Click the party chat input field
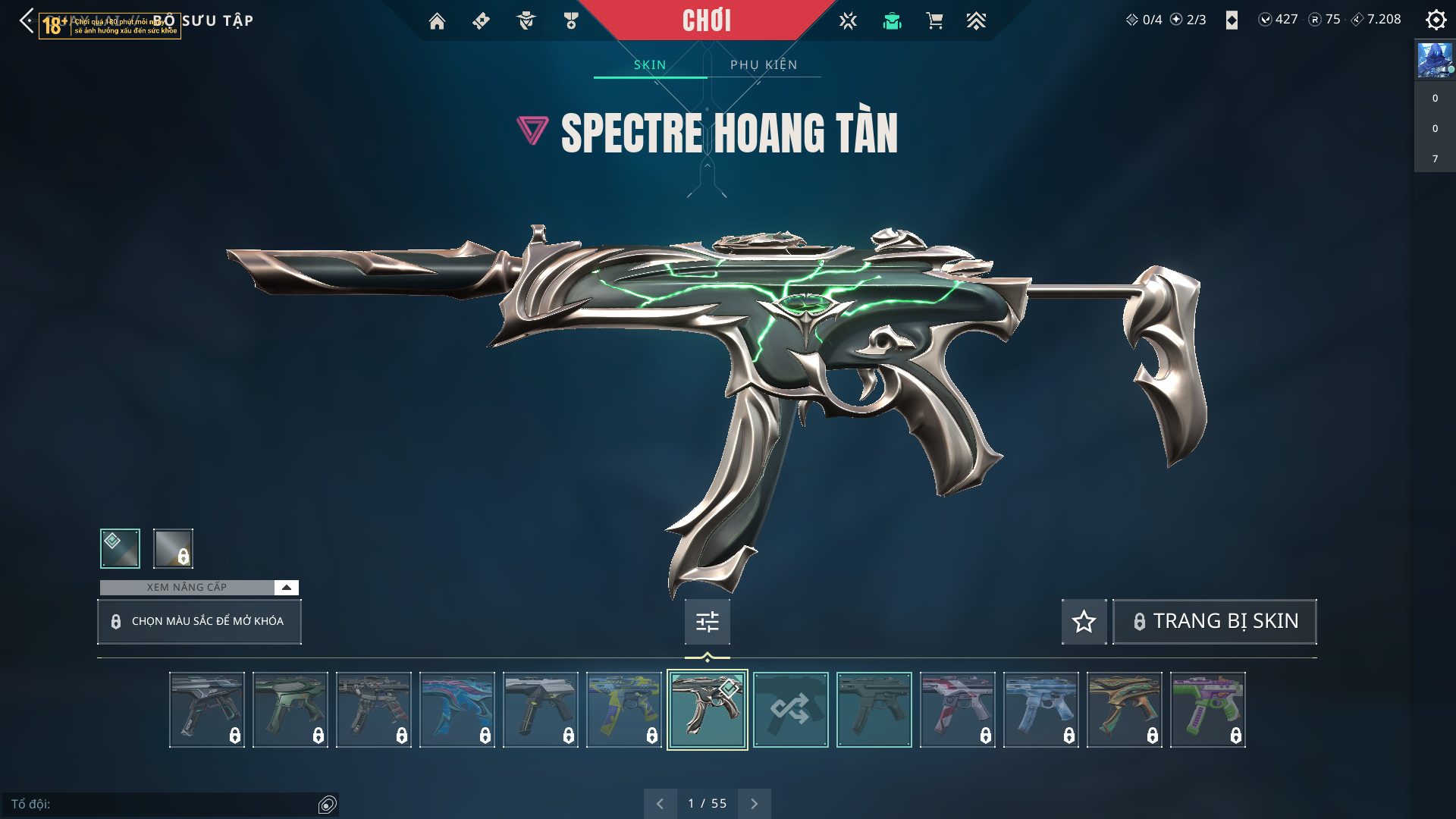 click(x=163, y=804)
